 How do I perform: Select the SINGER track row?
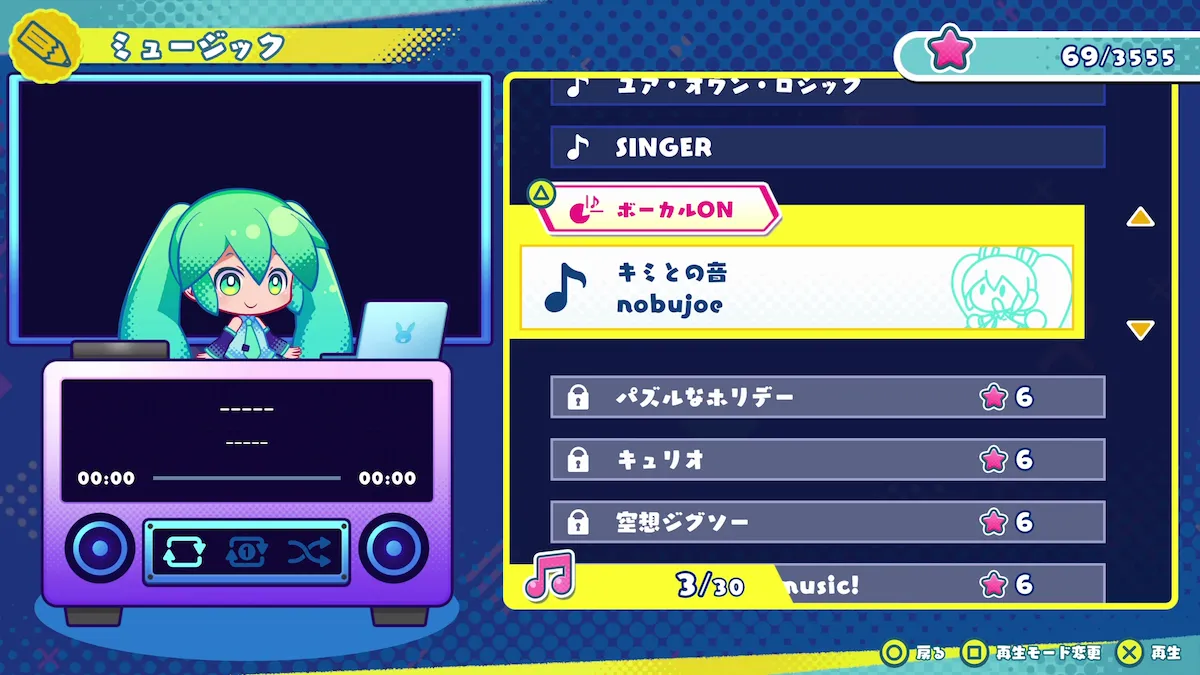pos(827,147)
